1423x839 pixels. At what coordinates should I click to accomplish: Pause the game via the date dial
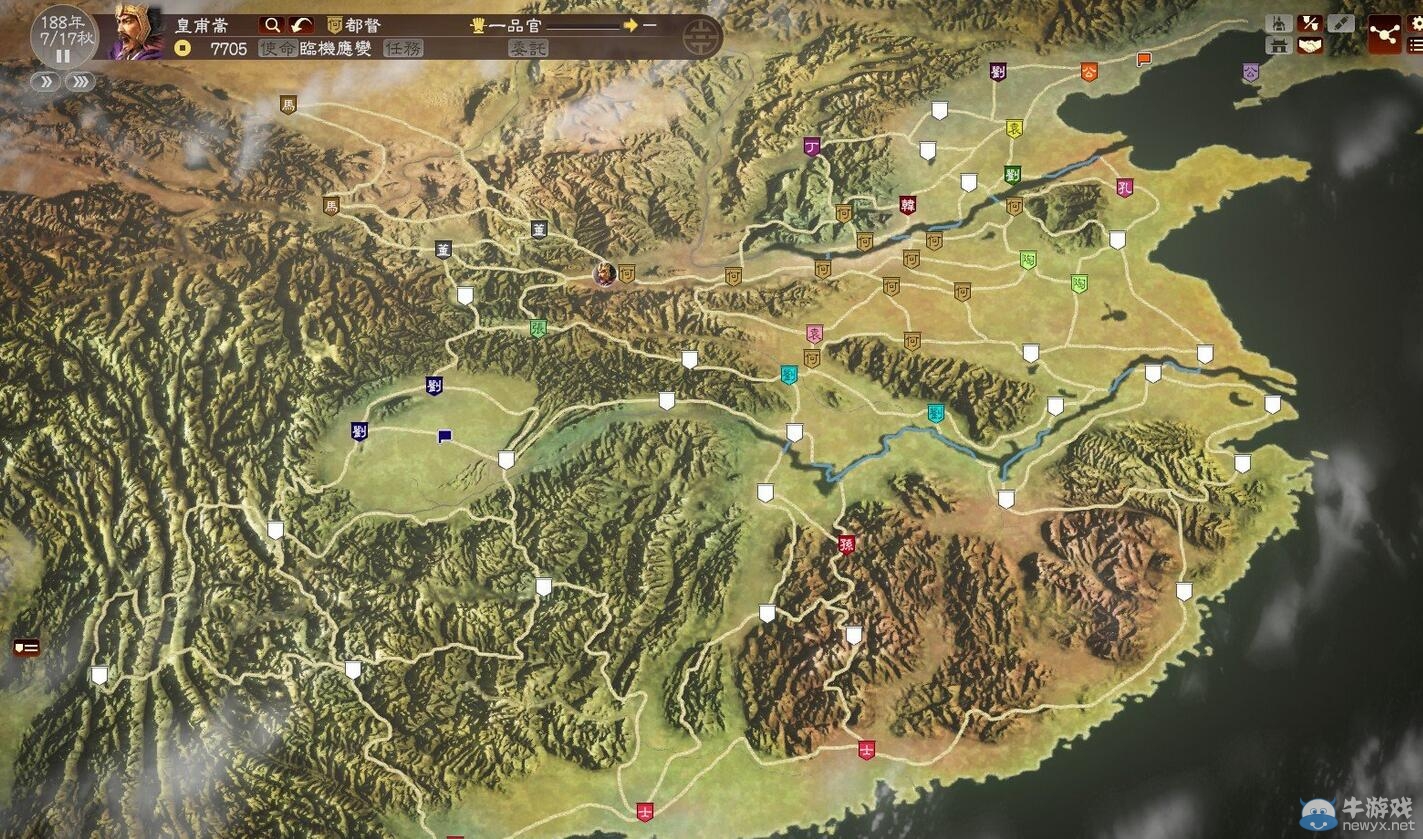tap(62, 56)
